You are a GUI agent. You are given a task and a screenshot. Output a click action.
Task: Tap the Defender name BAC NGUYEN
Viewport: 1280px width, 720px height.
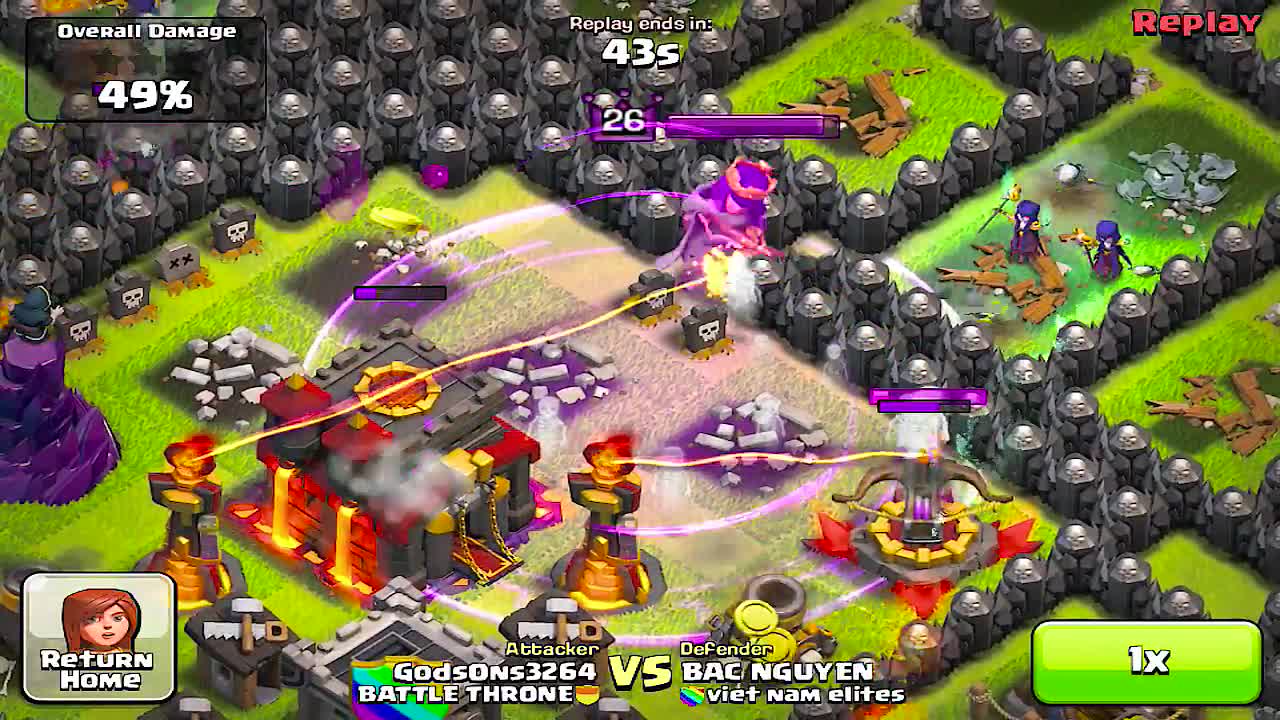780,672
